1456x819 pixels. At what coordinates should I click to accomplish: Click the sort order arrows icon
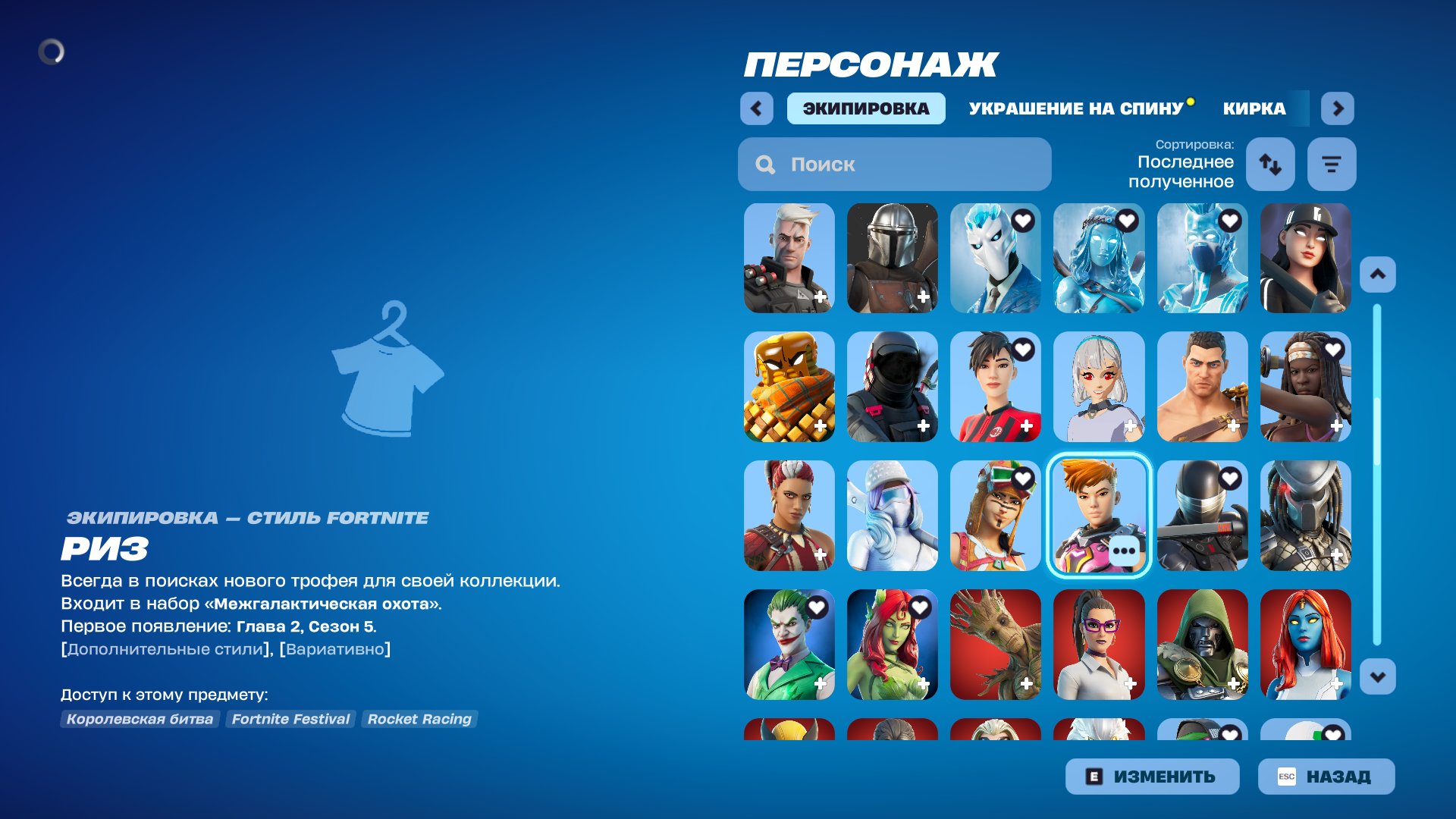[x=1270, y=164]
